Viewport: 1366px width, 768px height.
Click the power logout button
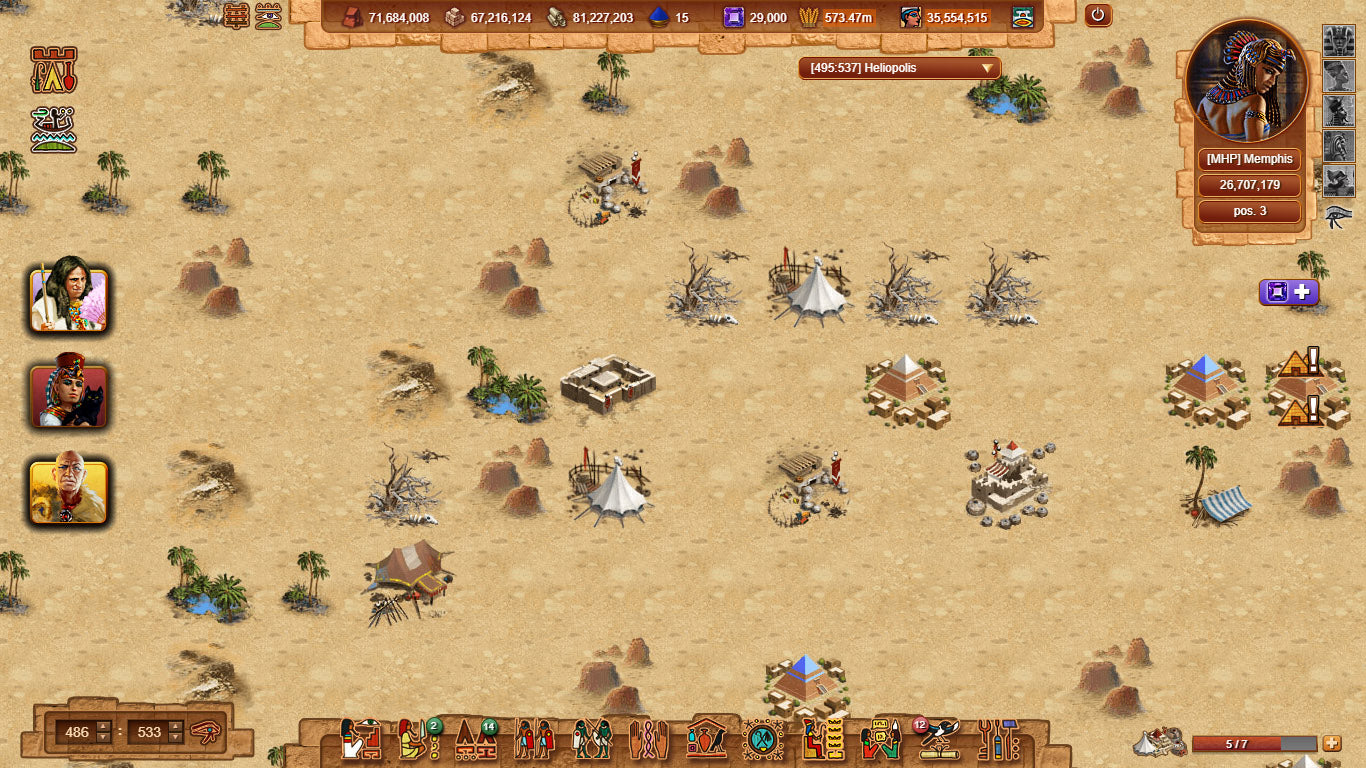pos(1098,16)
